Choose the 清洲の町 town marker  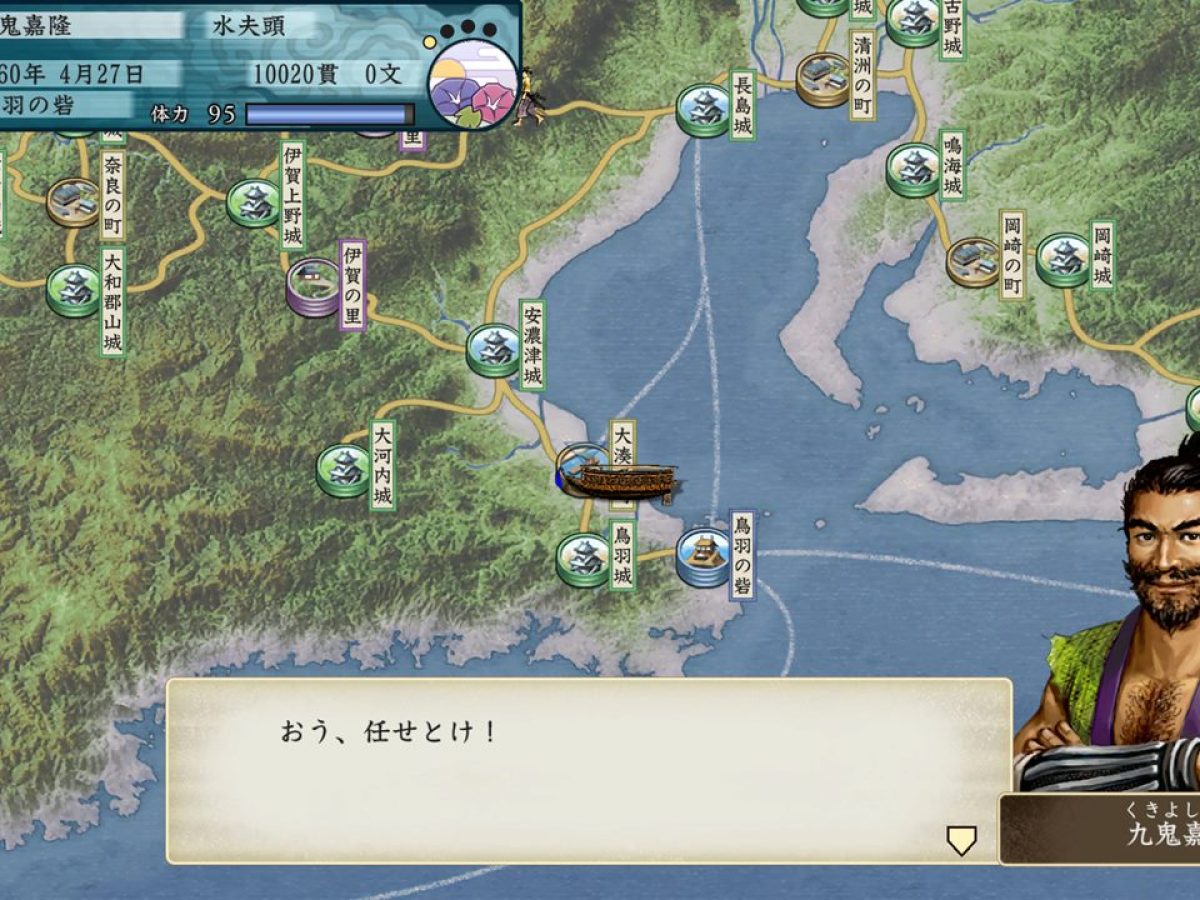[x=823, y=79]
